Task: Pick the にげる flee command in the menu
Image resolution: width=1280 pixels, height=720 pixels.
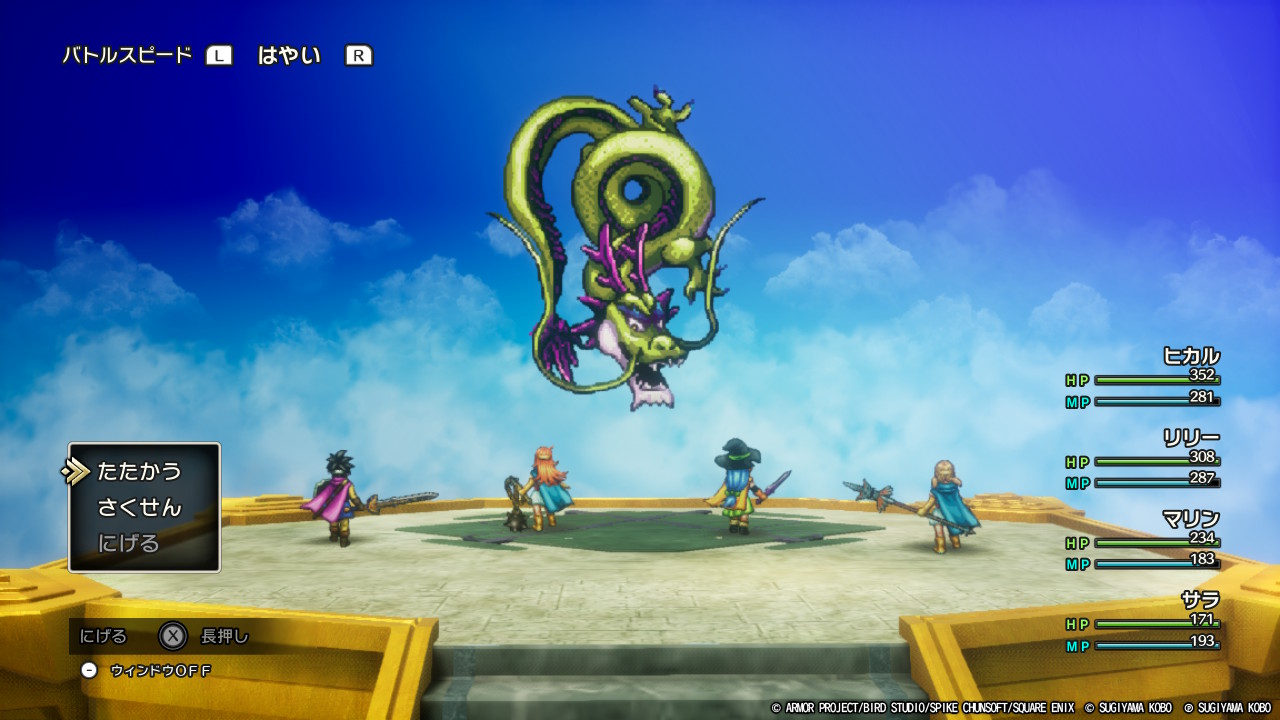Action: pyautogui.click(x=129, y=543)
